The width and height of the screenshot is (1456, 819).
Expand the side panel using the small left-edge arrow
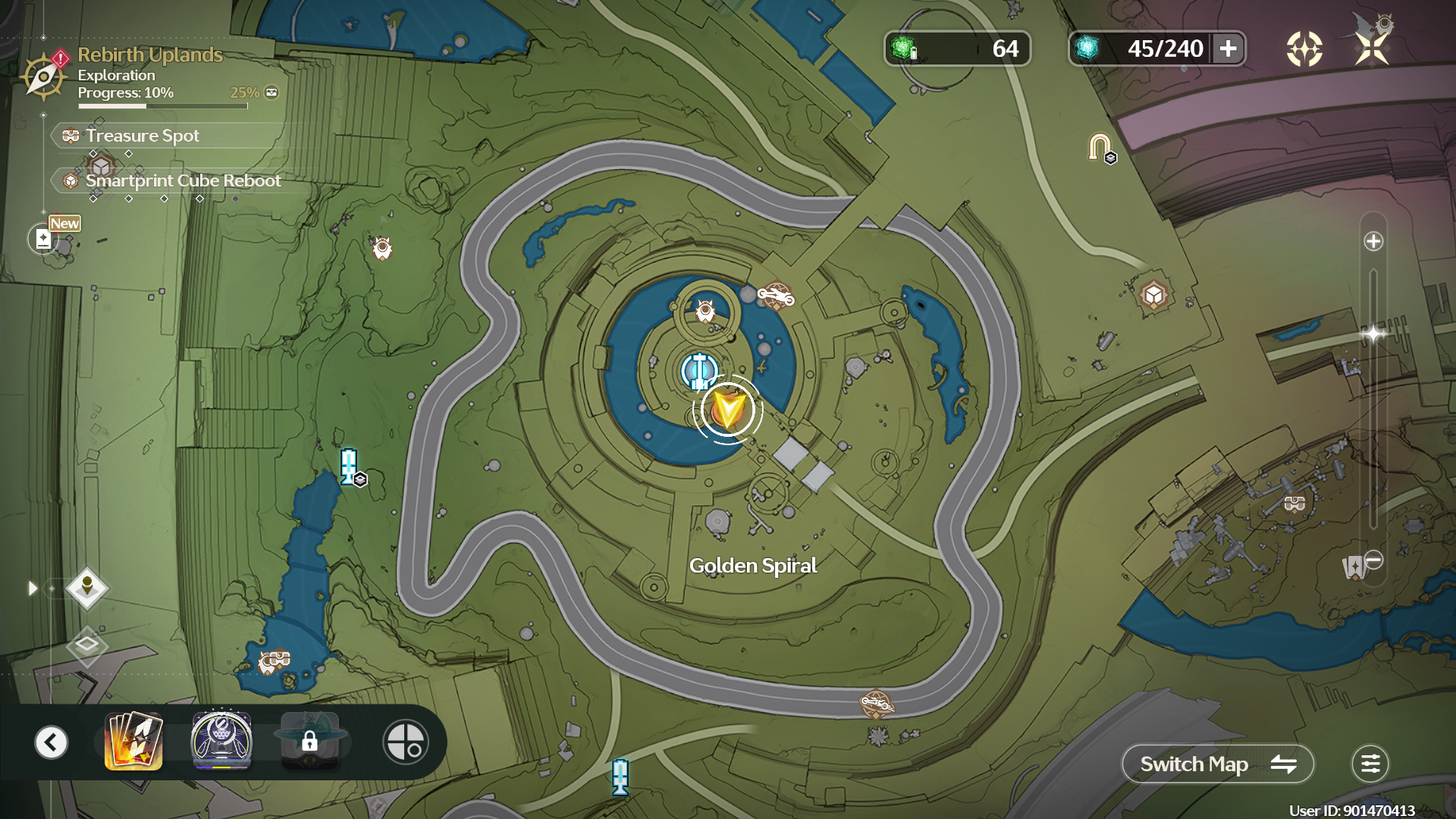[x=32, y=587]
